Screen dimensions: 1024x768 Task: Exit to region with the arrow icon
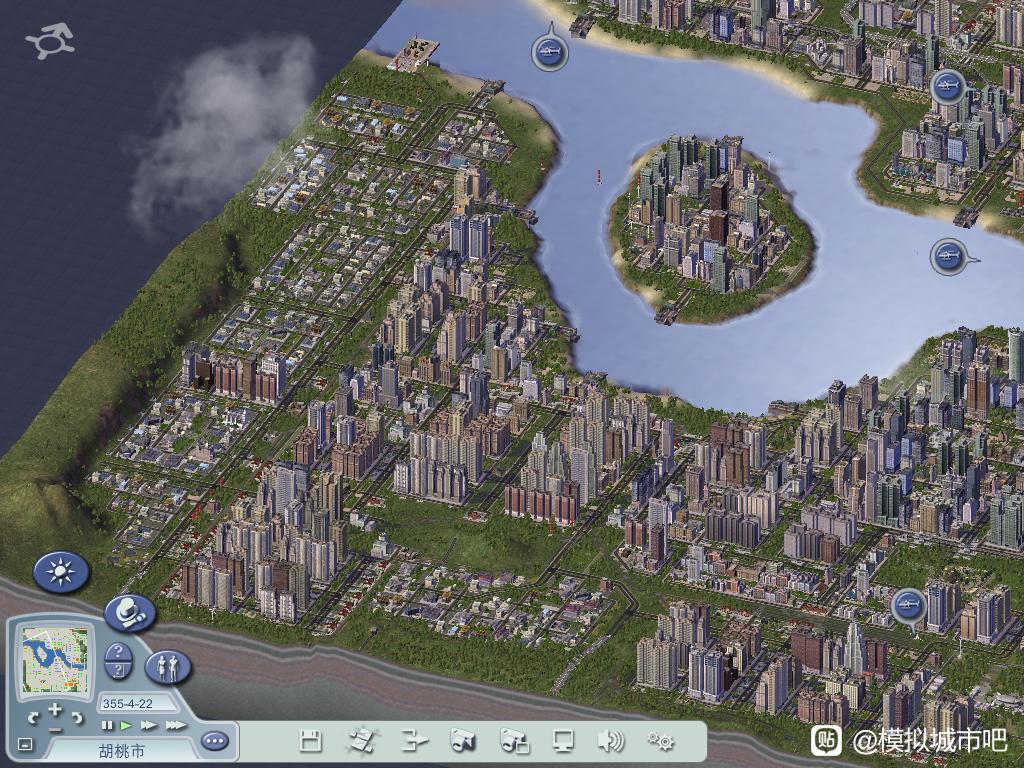coord(413,741)
